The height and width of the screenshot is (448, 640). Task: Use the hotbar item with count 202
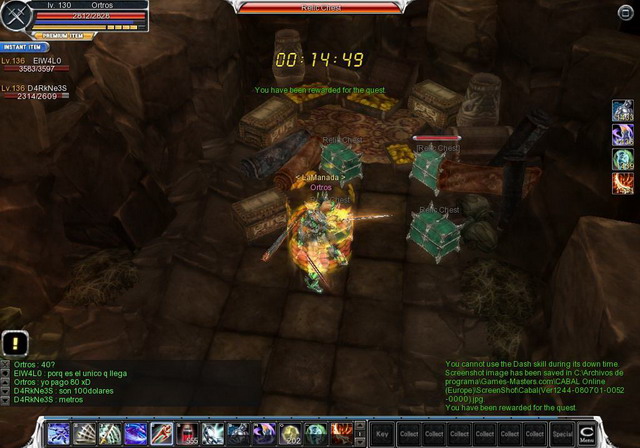[x=290, y=433]
